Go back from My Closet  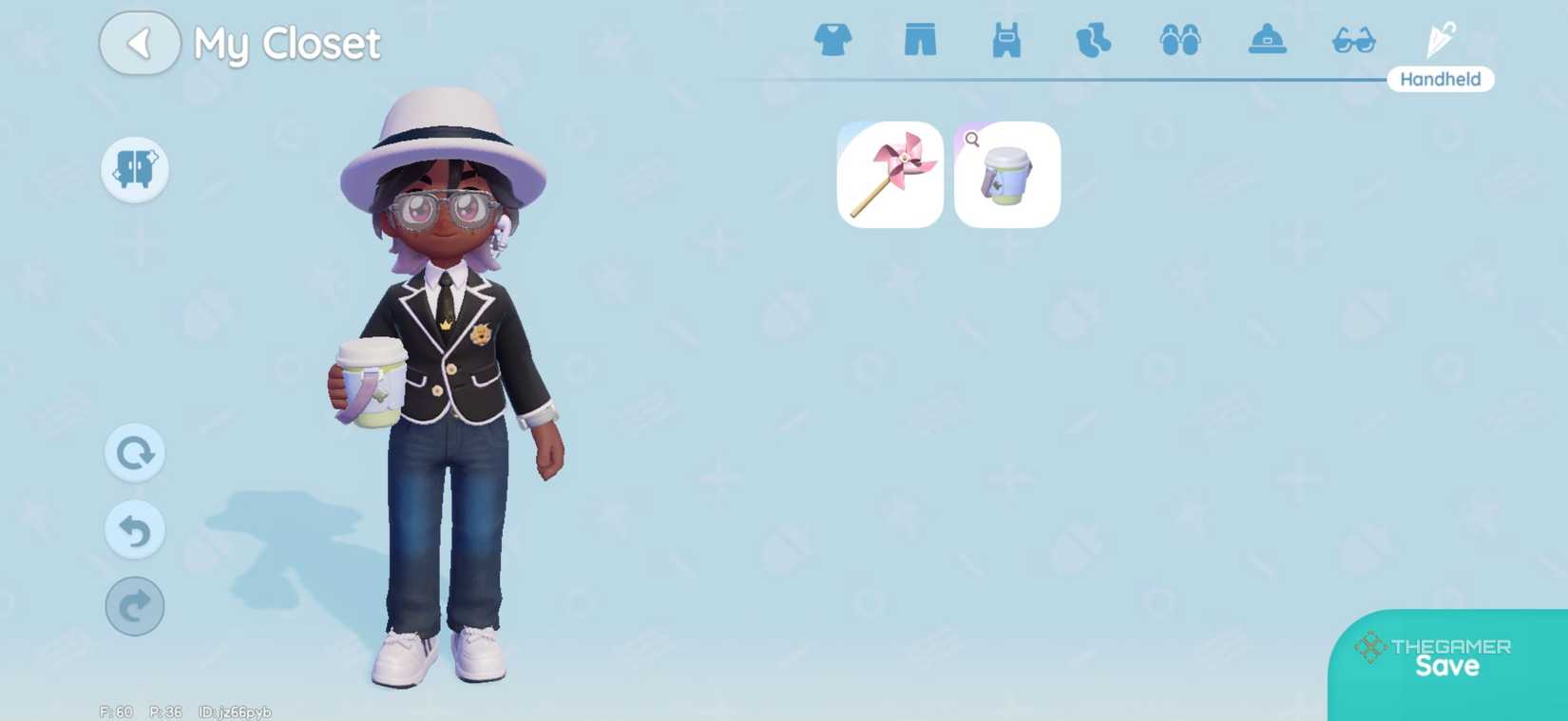(x=140, y=44)
